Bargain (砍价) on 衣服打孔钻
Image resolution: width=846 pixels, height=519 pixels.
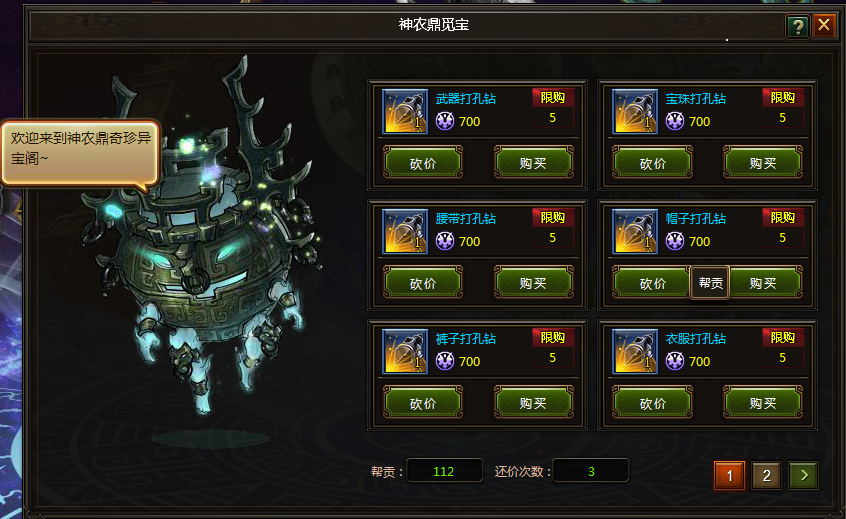point(653,403)
